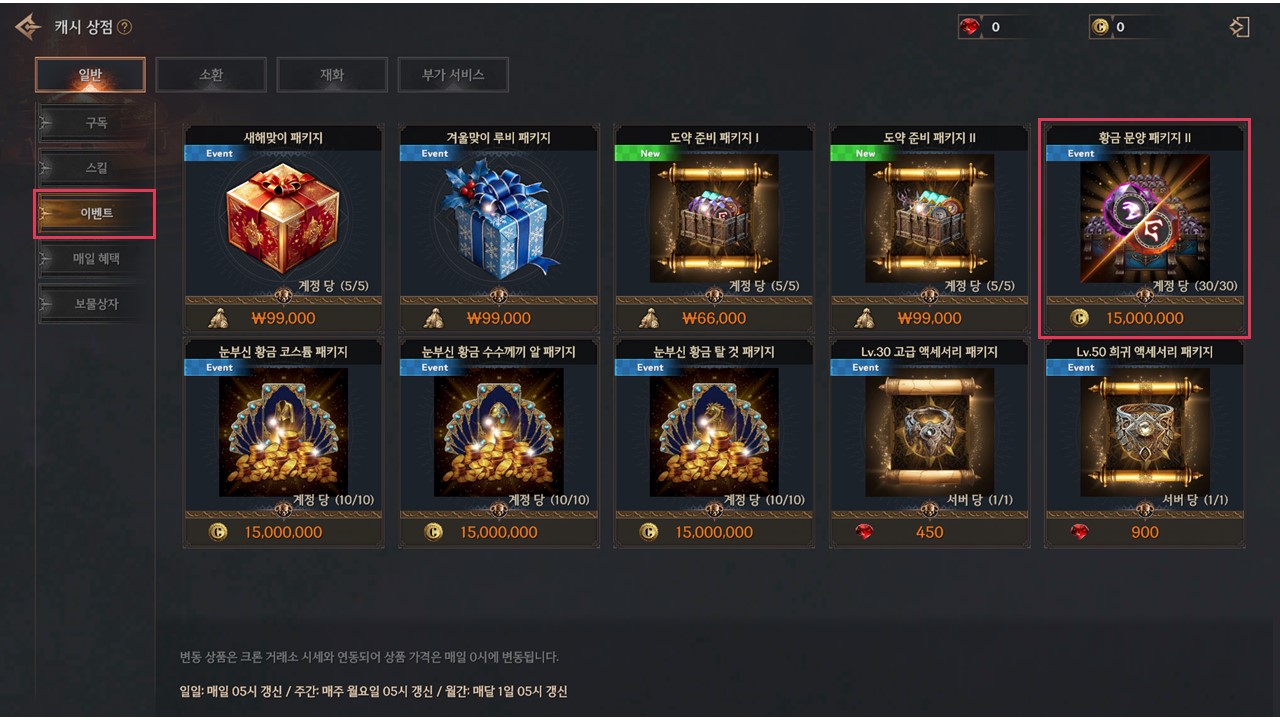Screen dimensions: 1280x720
Task: Switch to the 소환 tab
Action: point(211,74)
